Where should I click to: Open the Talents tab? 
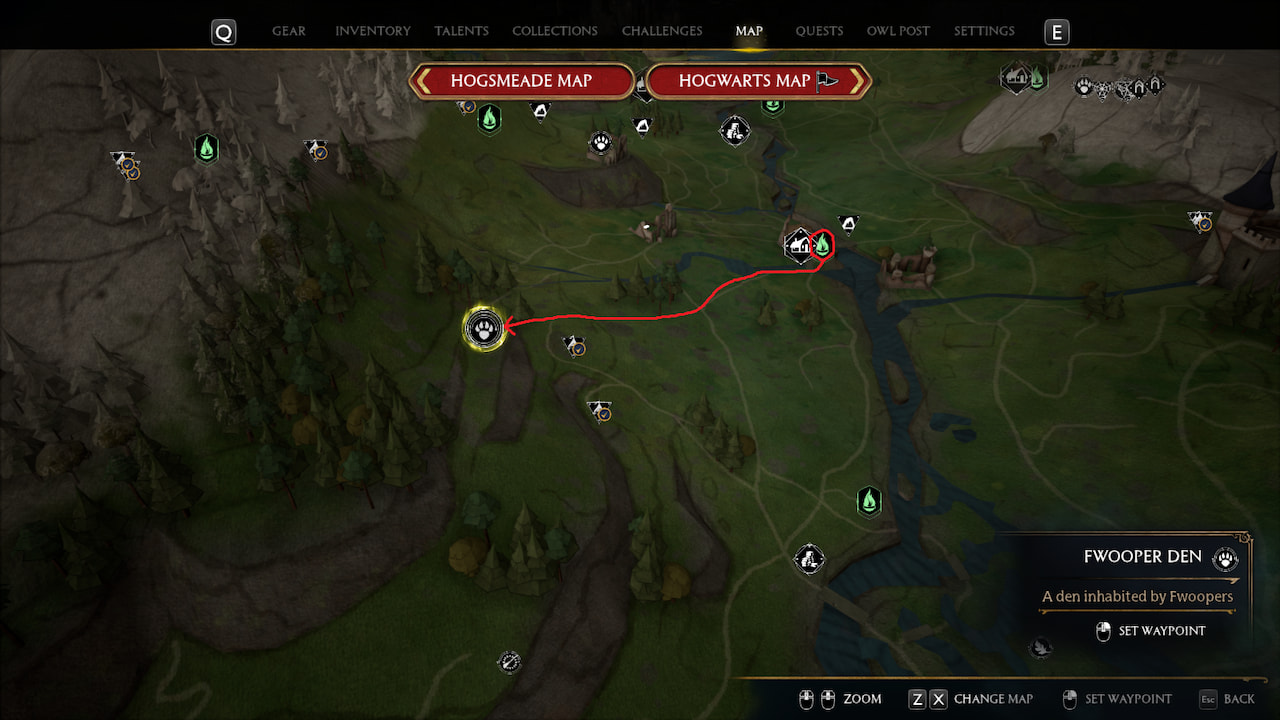461,31
